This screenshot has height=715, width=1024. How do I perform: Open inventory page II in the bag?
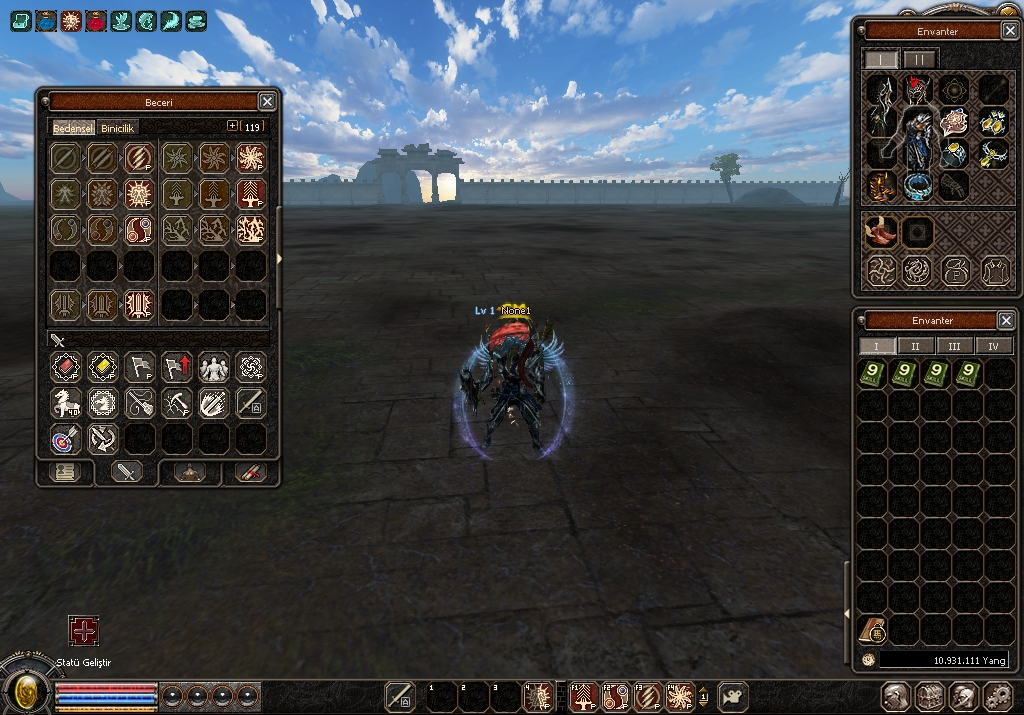914,346
